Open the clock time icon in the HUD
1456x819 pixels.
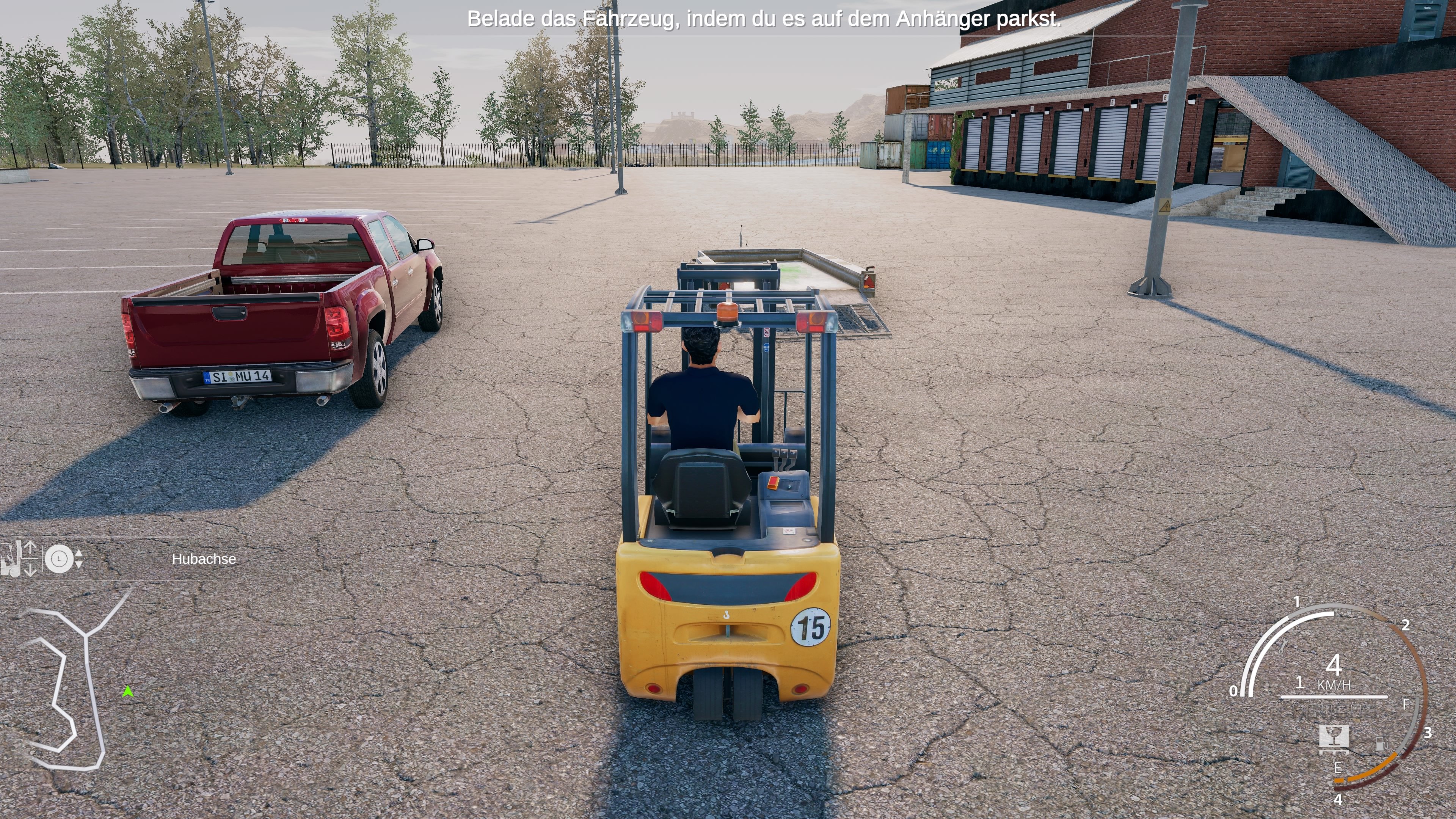(60, 560)
